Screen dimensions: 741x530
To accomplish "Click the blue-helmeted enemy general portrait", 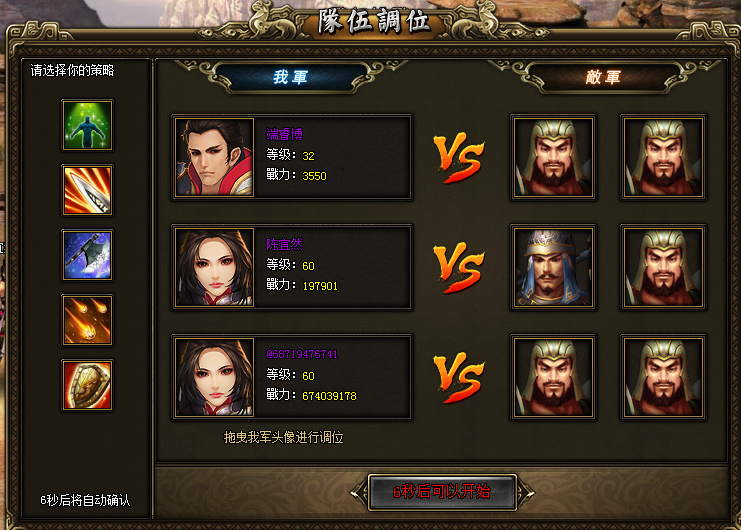I will click(553, 267).
